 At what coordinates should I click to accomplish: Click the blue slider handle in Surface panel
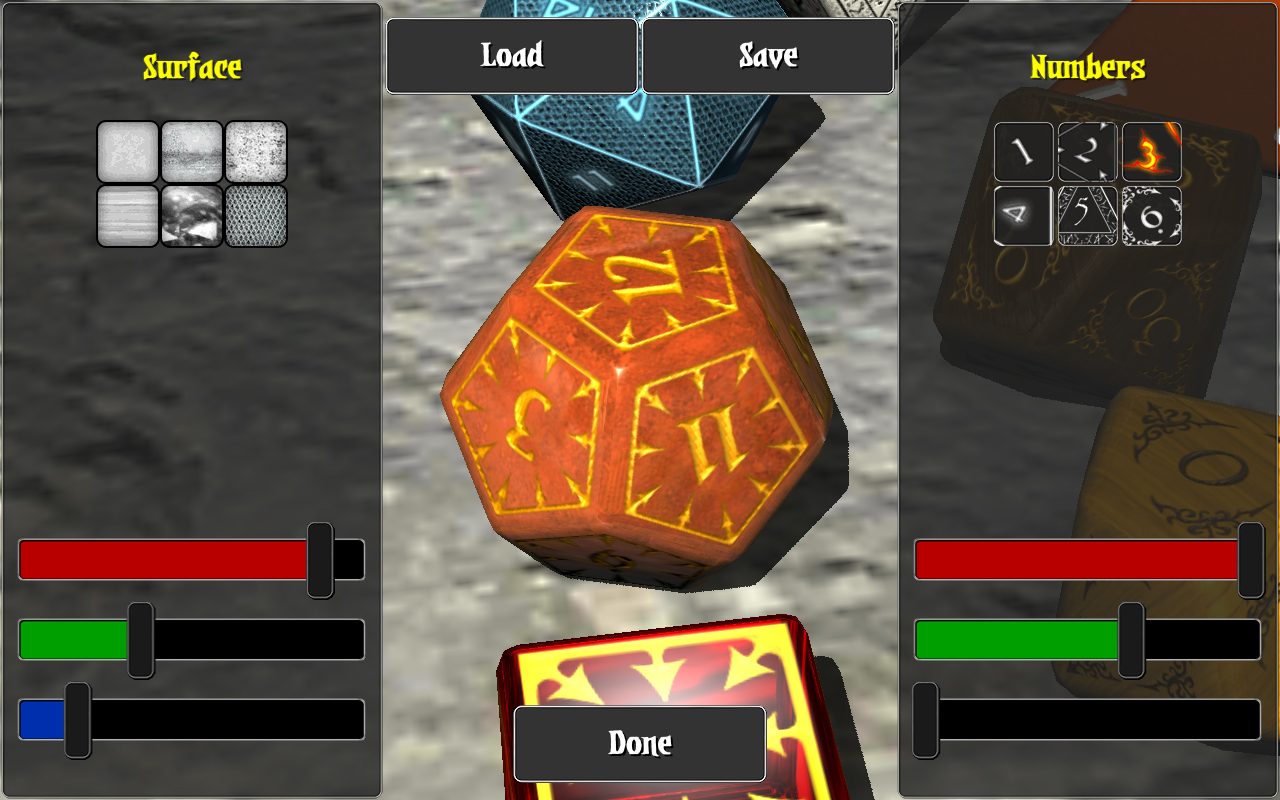tap(76, 718)
